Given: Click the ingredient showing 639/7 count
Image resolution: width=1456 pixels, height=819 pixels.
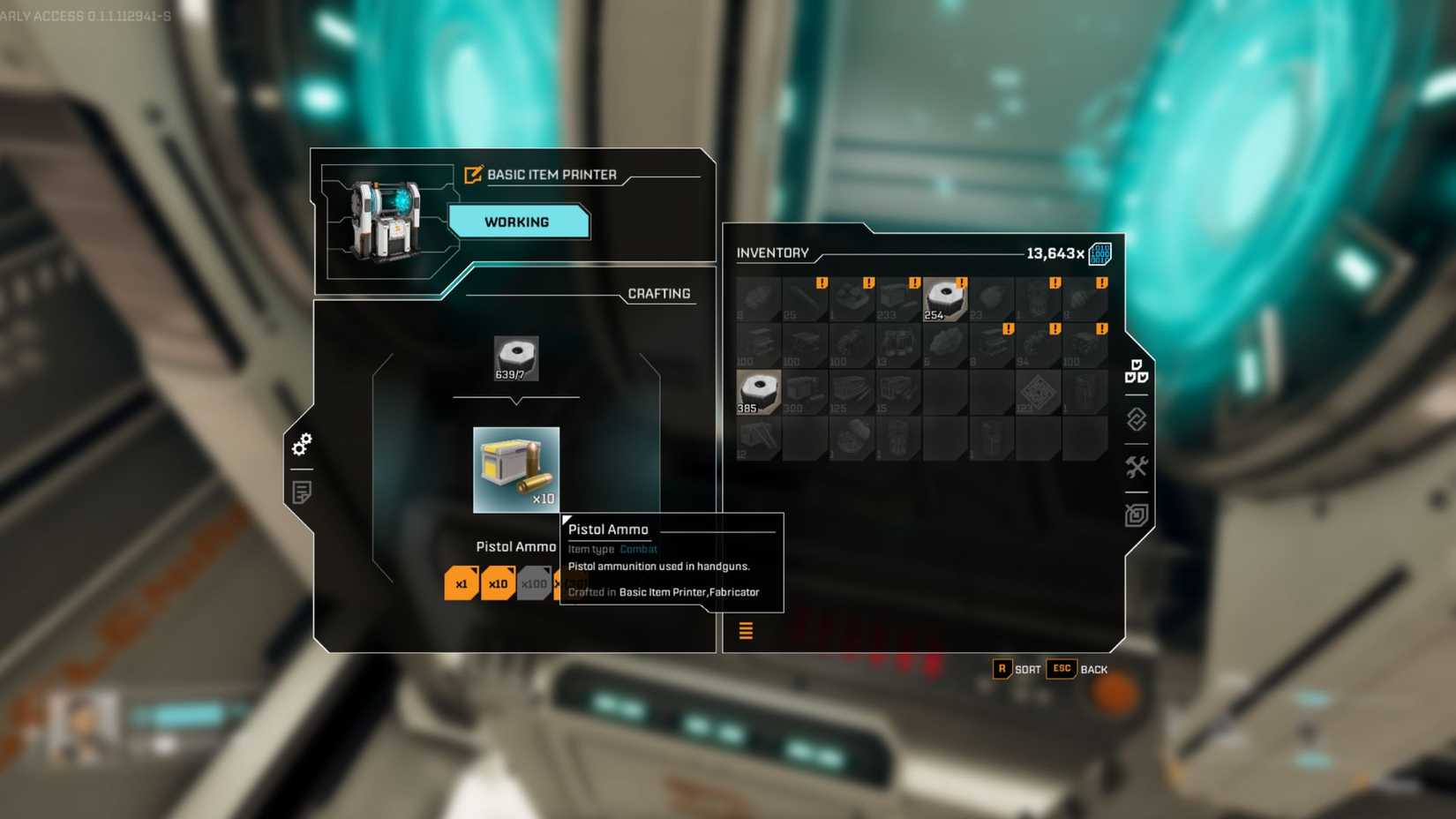Looking at the screenshot, I should tap(516, 357).
